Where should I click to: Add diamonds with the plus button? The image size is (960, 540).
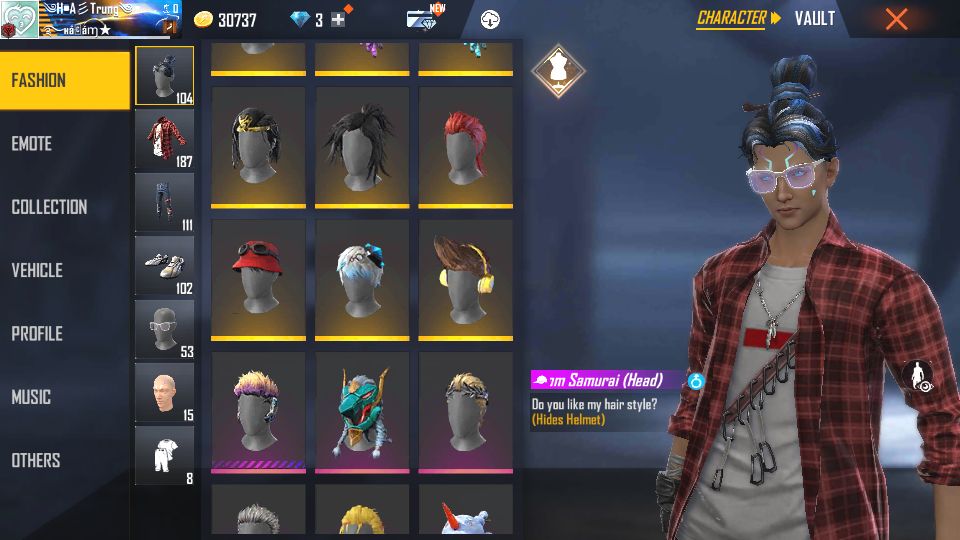tap(338, 20)
